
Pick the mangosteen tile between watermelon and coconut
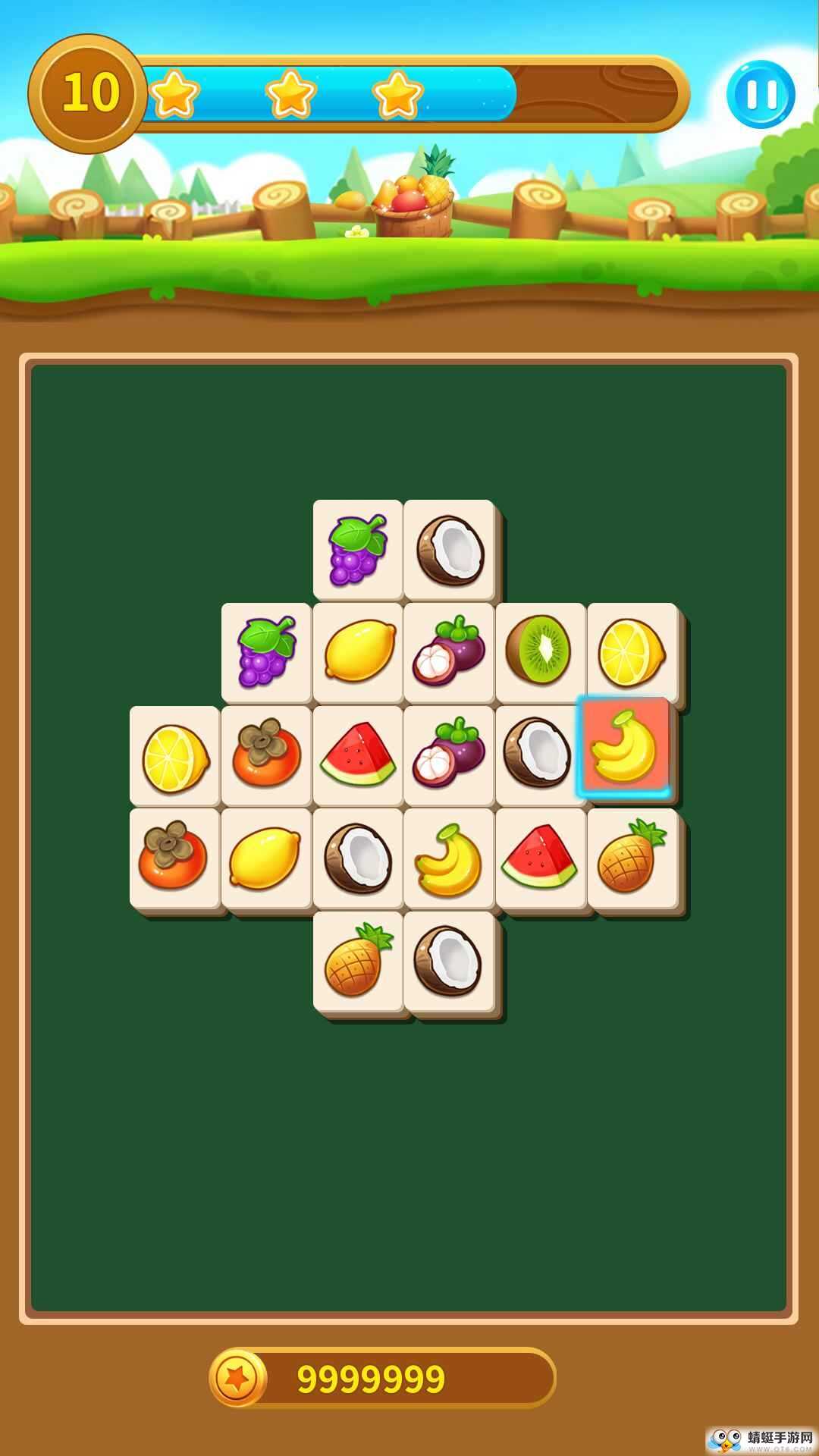448,754
